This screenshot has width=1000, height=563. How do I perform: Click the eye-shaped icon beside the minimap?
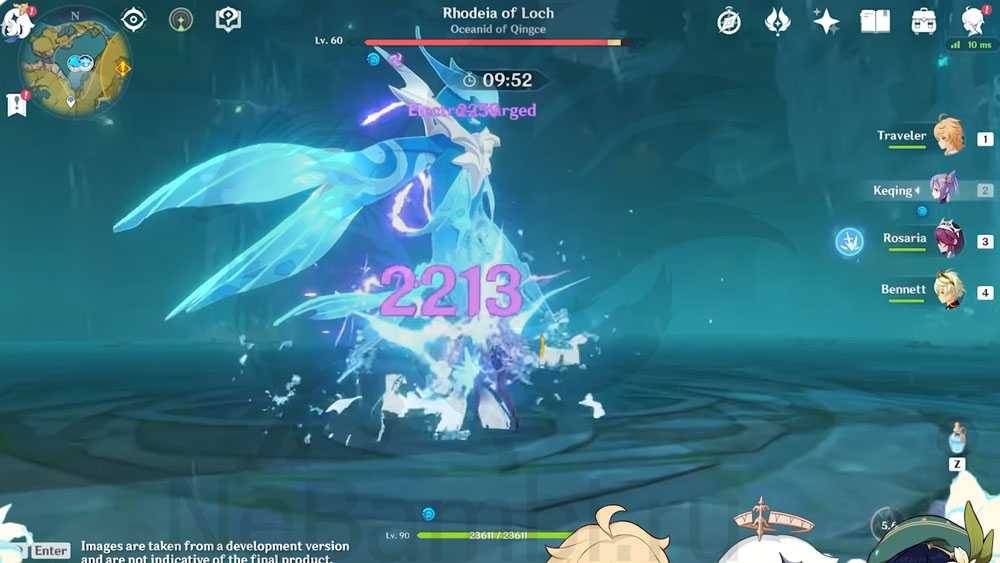pyautogui.click(x=133, y=20)
